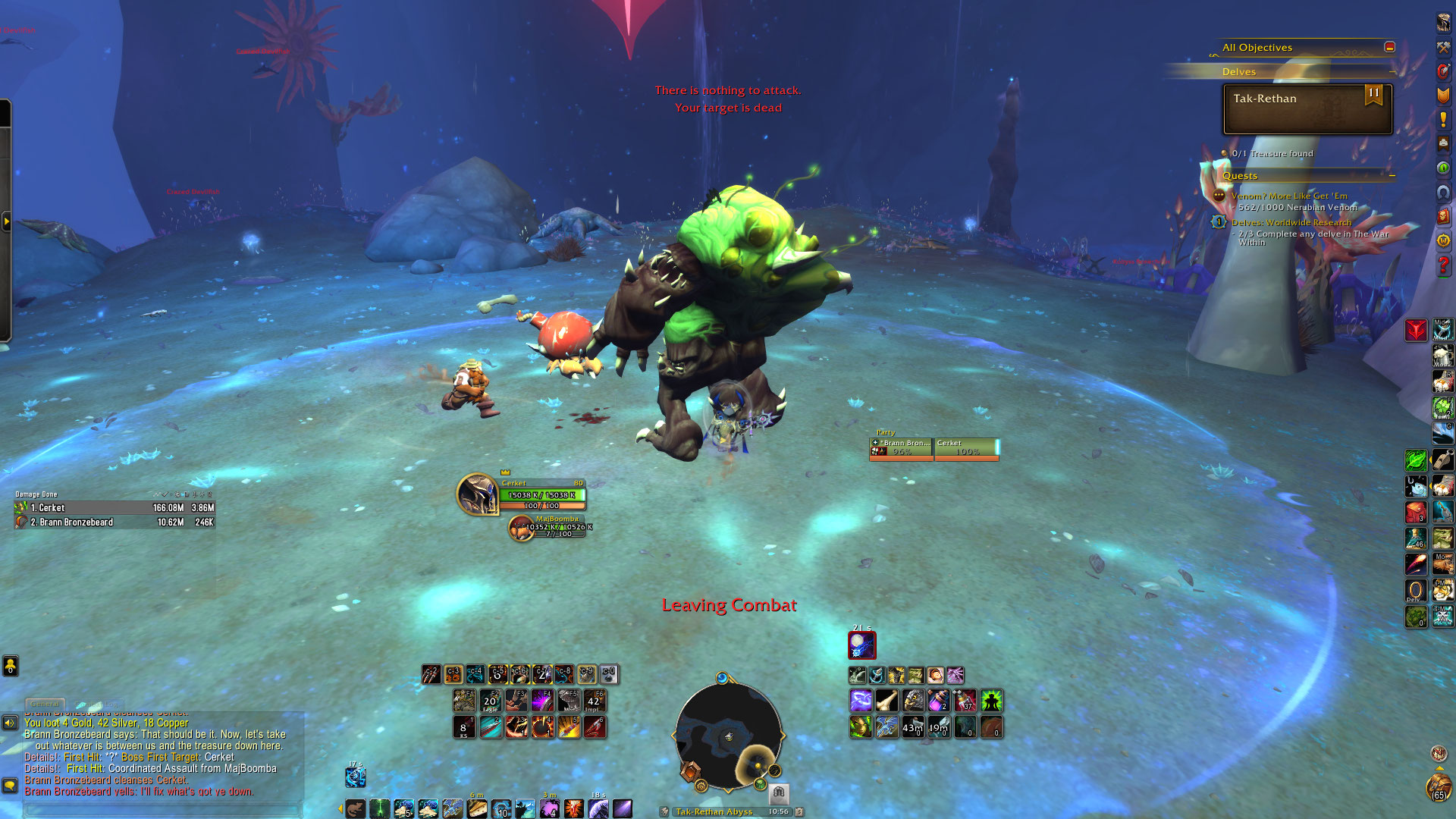Activate the whistle action button
Screen dimensions: 1456x819
pyautogui.click(x=1442, y=460)
